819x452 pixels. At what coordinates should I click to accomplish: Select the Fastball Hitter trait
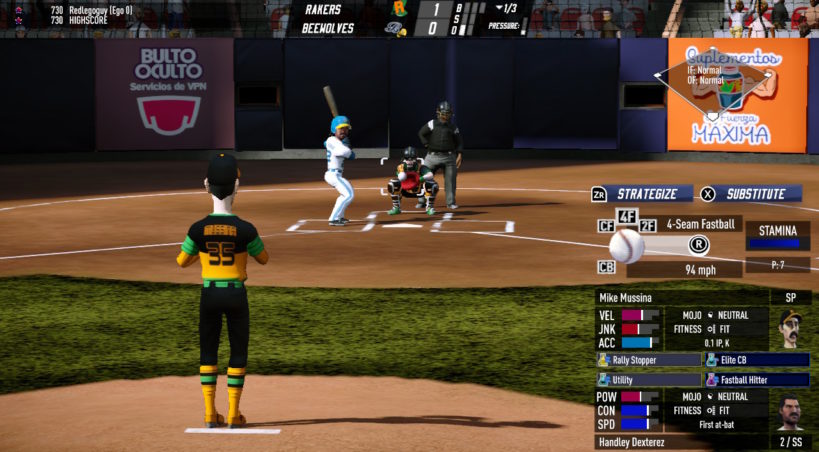tap(757, 380)
